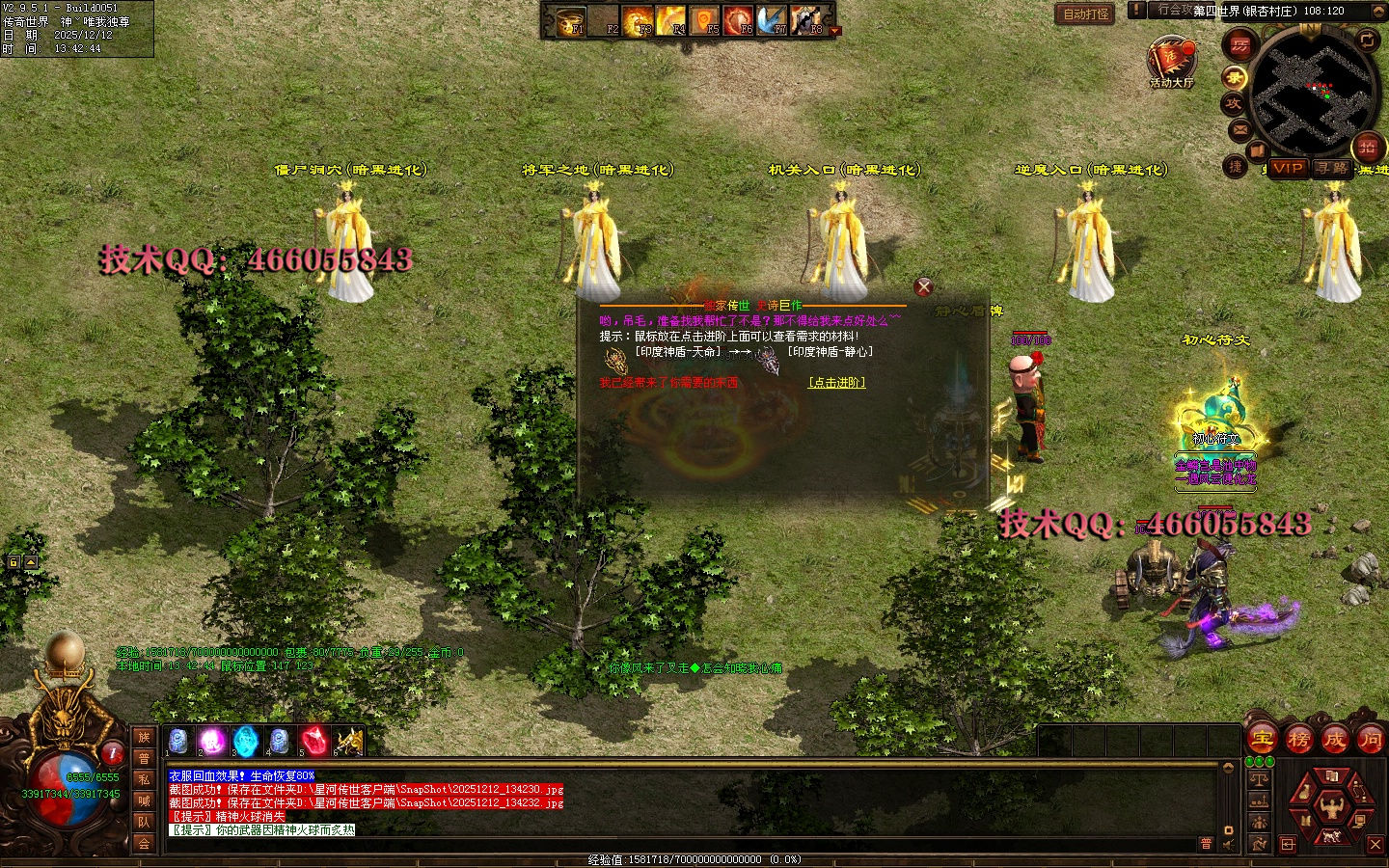Use the pink orb in hotbar slot 2
The width and height of the screenshot is (1389, 868).
211,741
